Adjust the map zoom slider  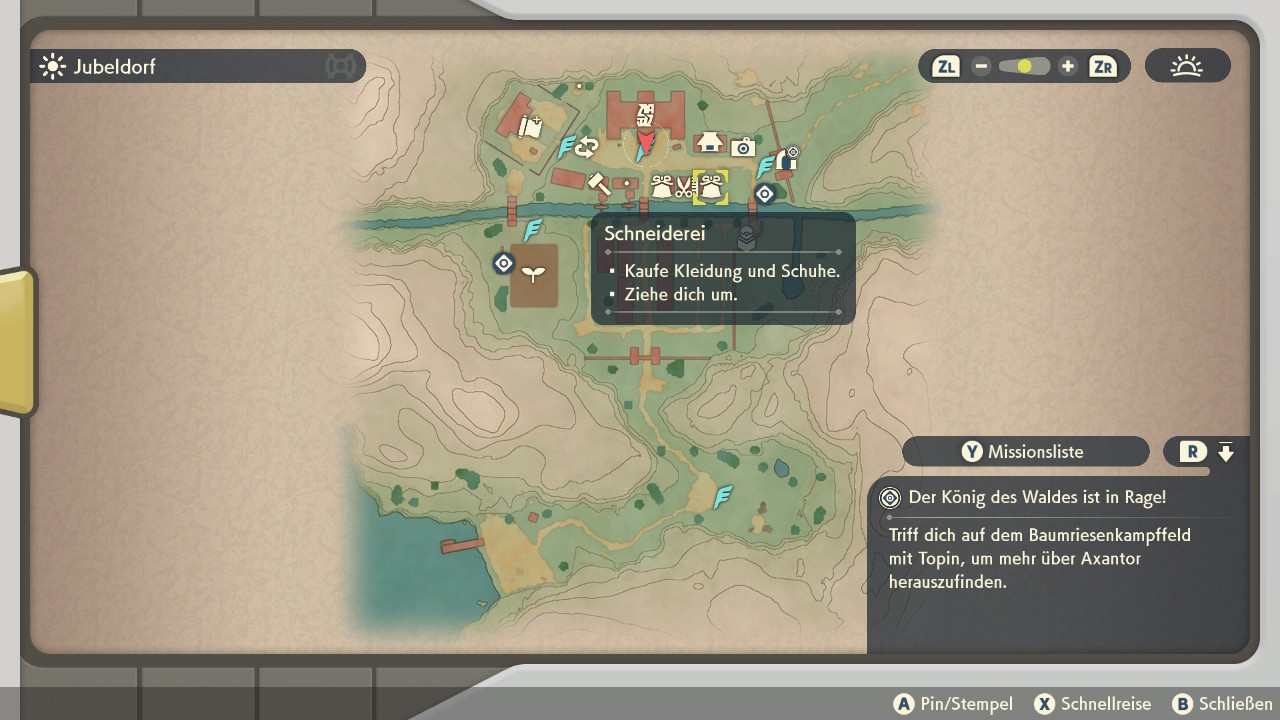tap(1024, 67)
